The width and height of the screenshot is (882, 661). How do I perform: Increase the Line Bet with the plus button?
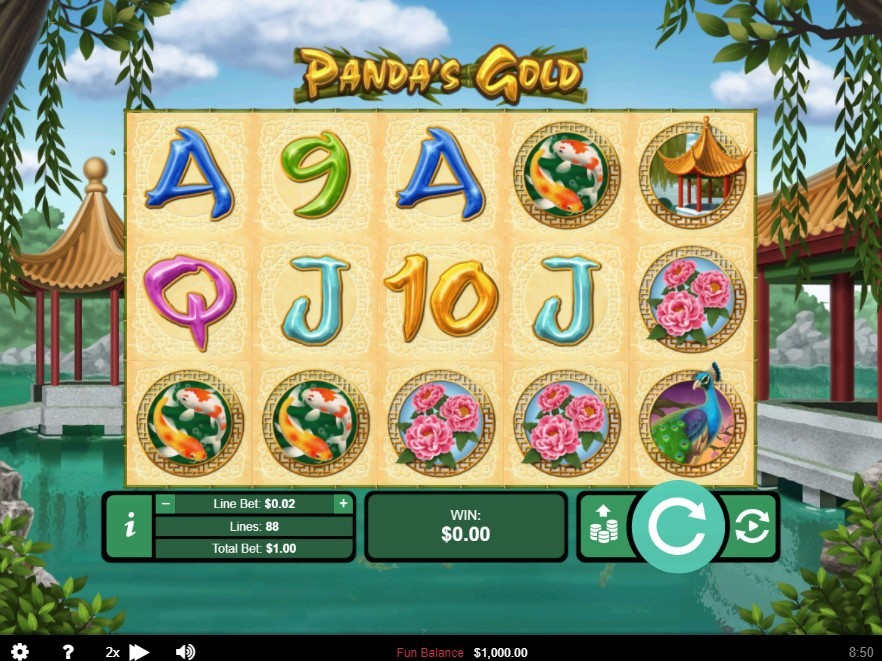[x=343, y=503]
